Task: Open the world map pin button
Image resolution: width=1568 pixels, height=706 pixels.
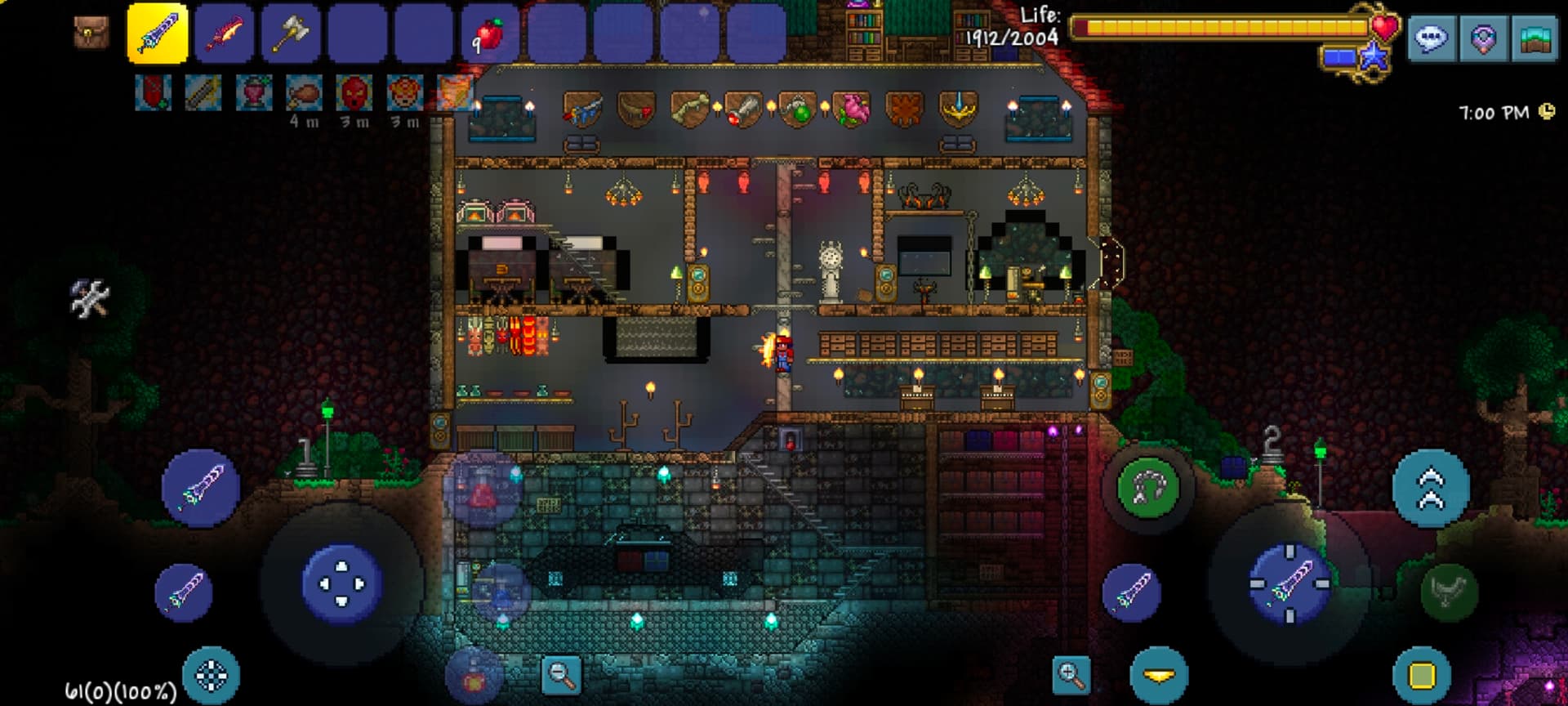Action: point(1483,39)
